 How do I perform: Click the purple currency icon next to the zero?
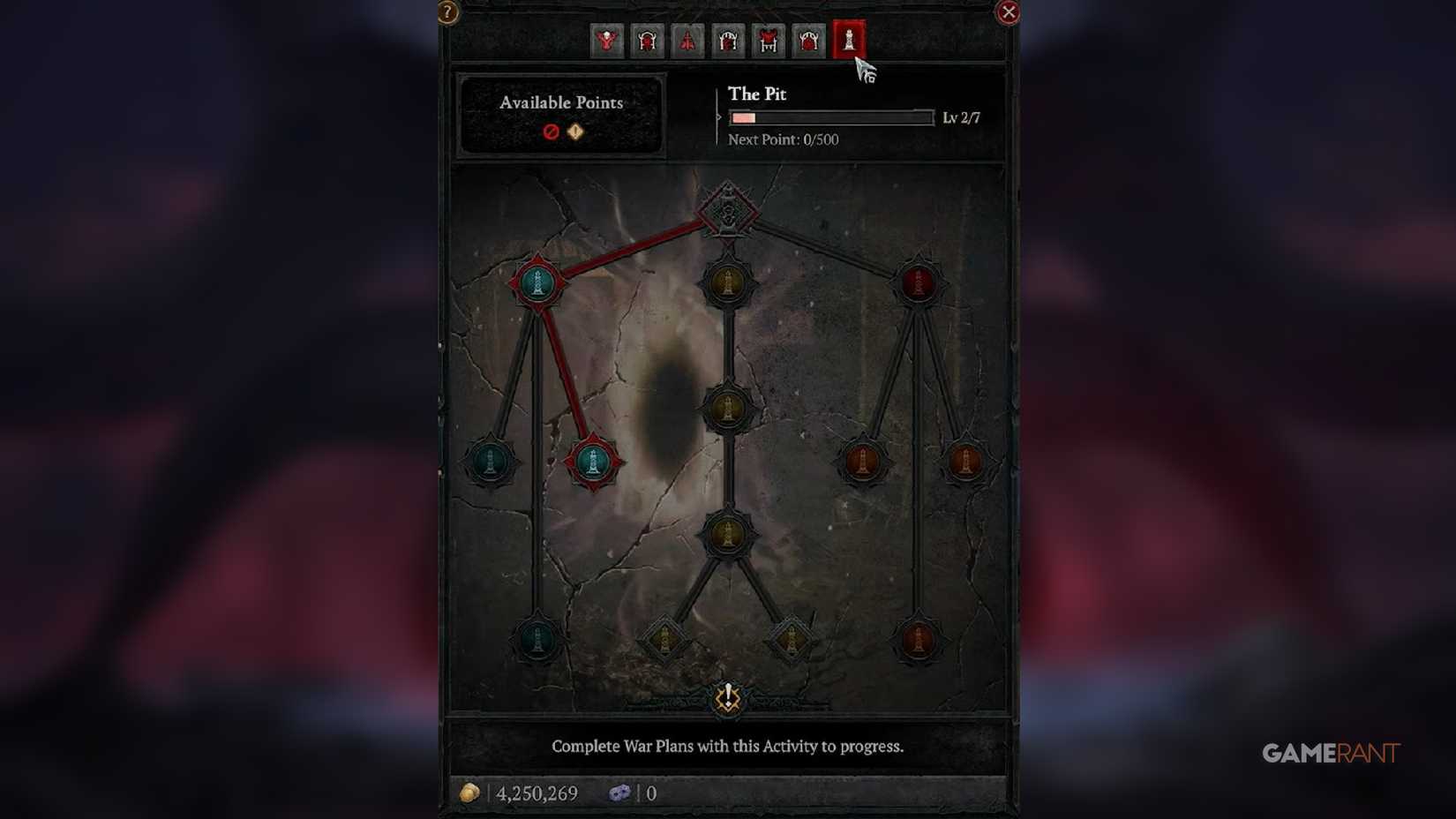click(x=622, y=793)
